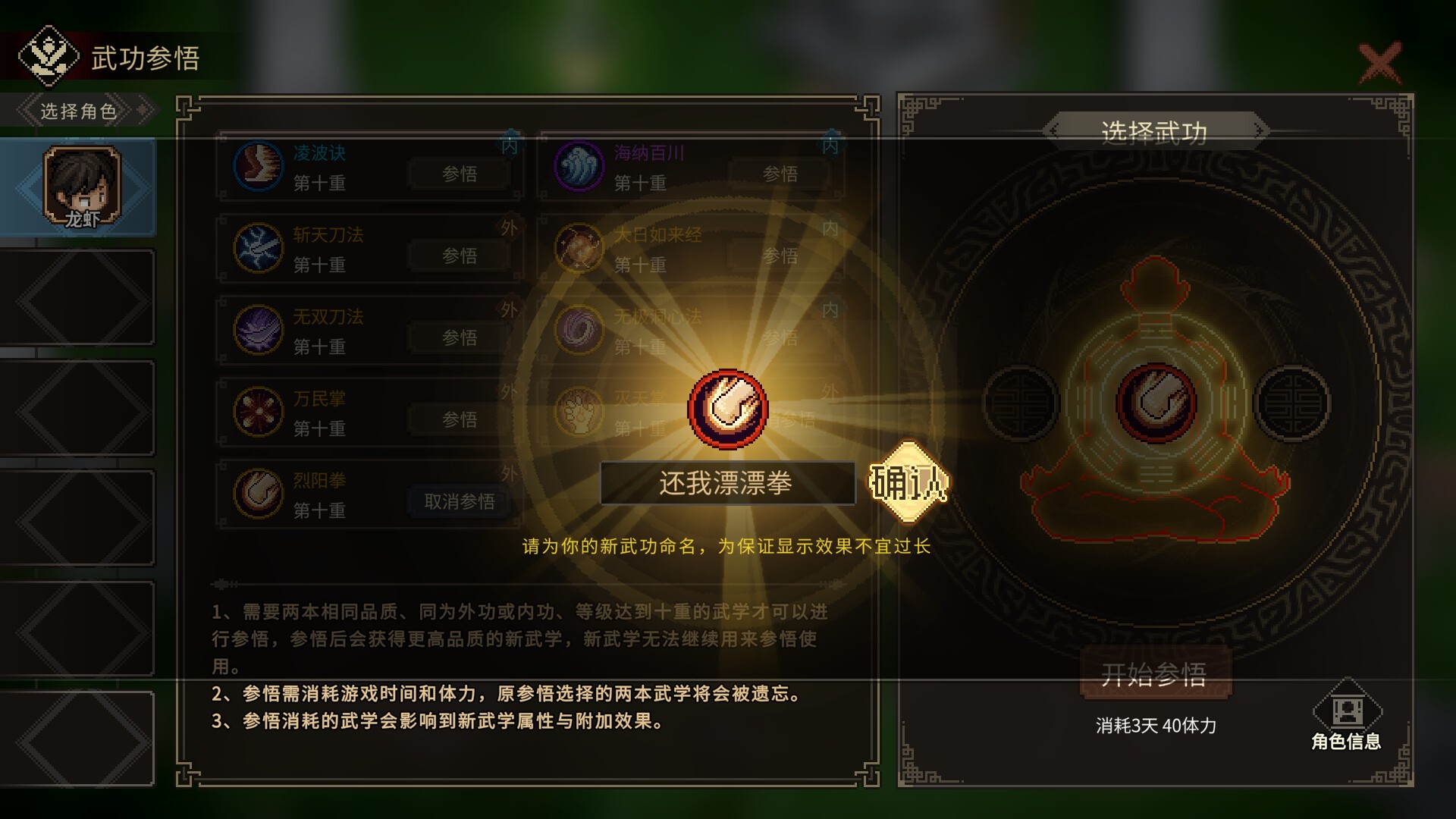Select the 无双刀法 skill icon
The height and width of the screenshot is (819, 1456).
point(258,331)
